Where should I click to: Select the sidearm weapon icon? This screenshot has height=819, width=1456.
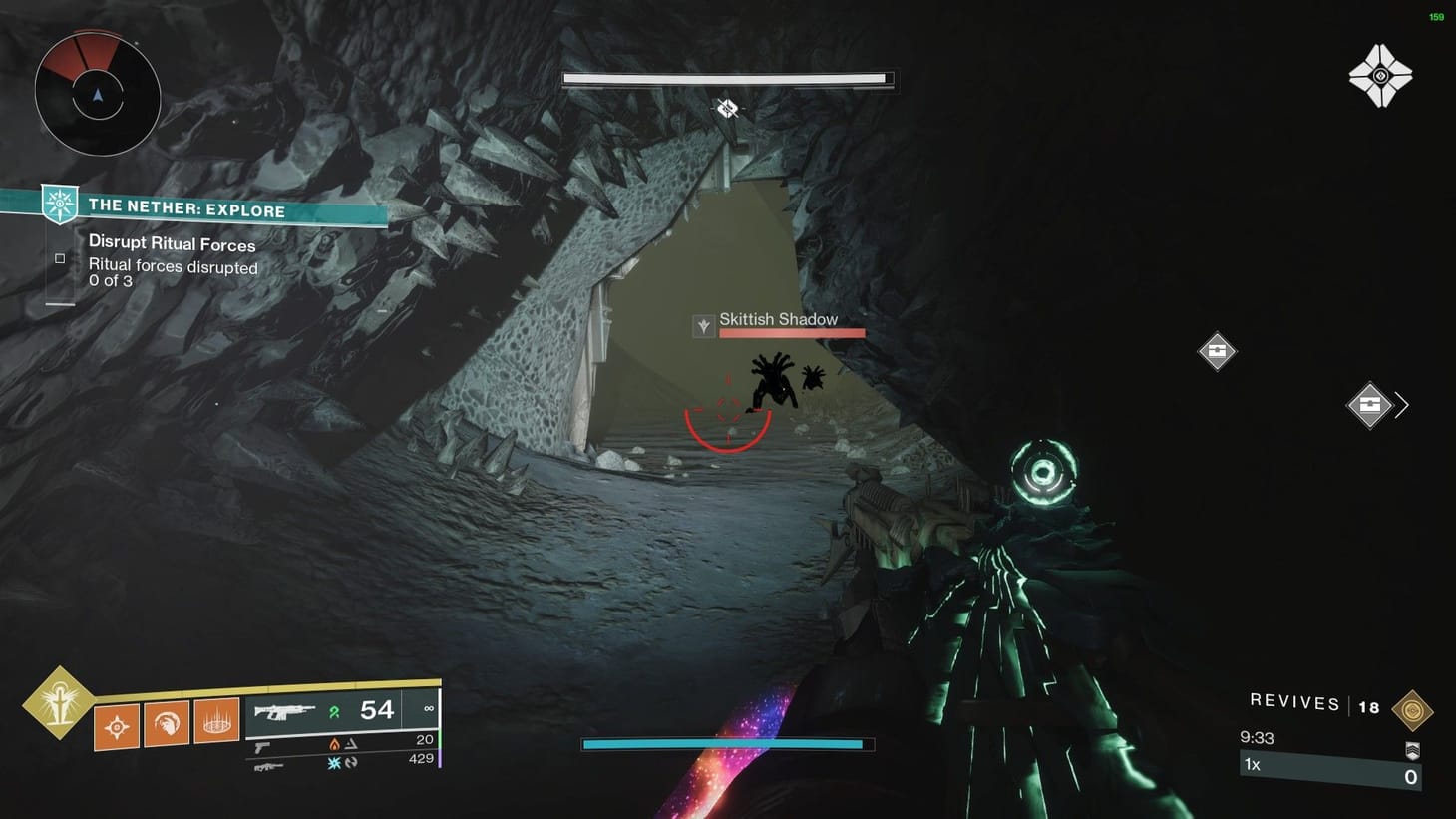click(262, 746)
